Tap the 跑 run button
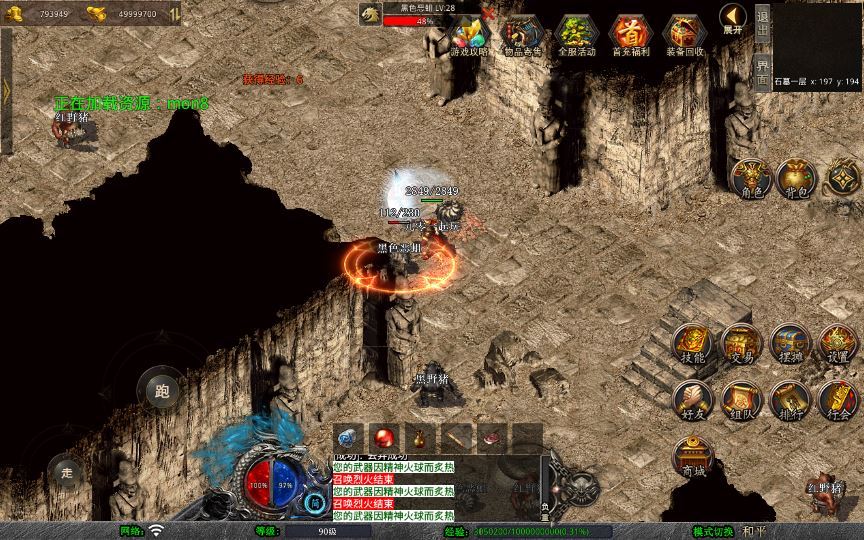The height and width of the screenshot is (540, 864). [x=161, y=390]
